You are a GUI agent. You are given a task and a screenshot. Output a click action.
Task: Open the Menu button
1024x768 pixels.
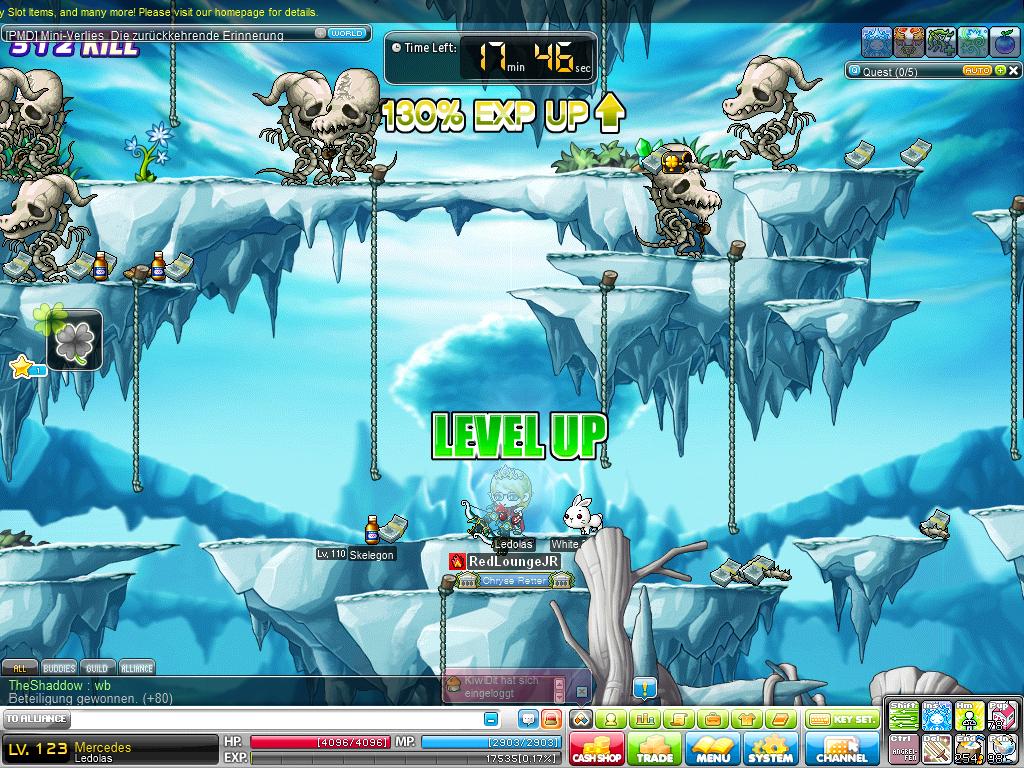713,748
